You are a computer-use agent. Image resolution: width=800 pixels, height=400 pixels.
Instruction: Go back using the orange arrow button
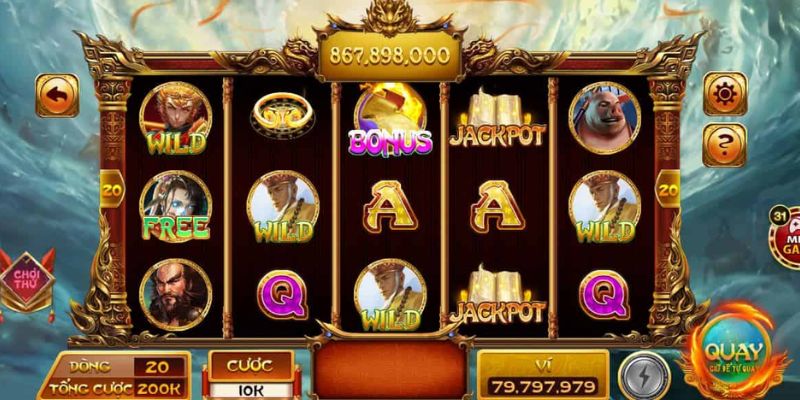tap(57, 95)
